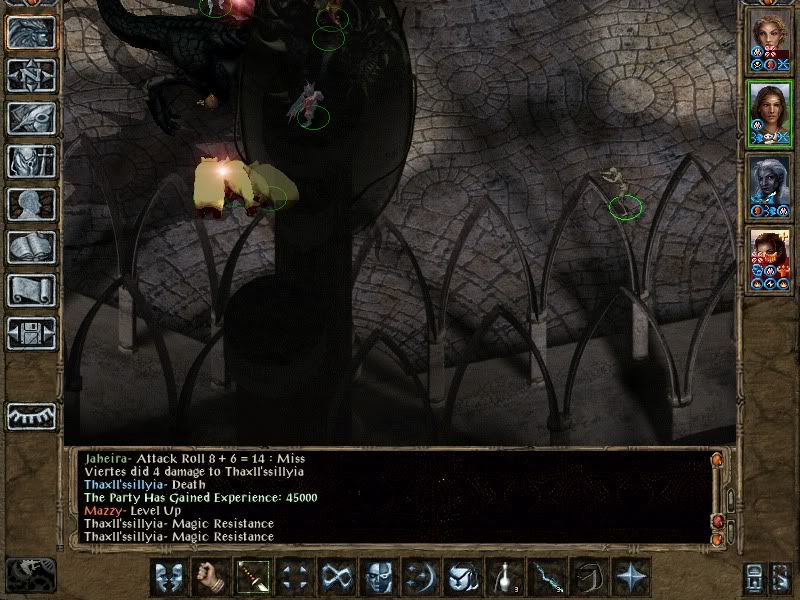Click the closed-eye rest button
800x600 pixels.
point(31,415)
